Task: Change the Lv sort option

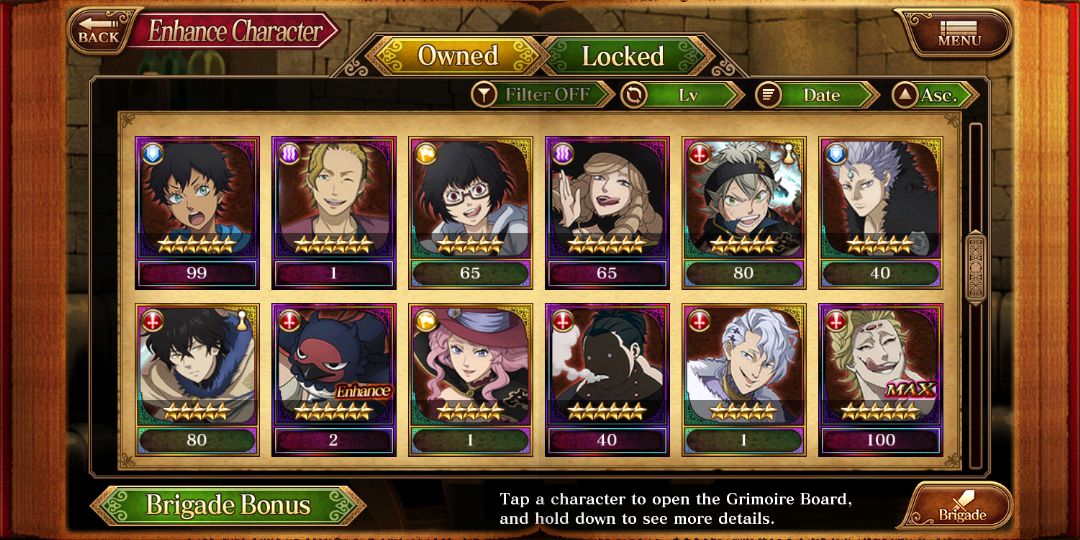Action: [x=682, y=95]
